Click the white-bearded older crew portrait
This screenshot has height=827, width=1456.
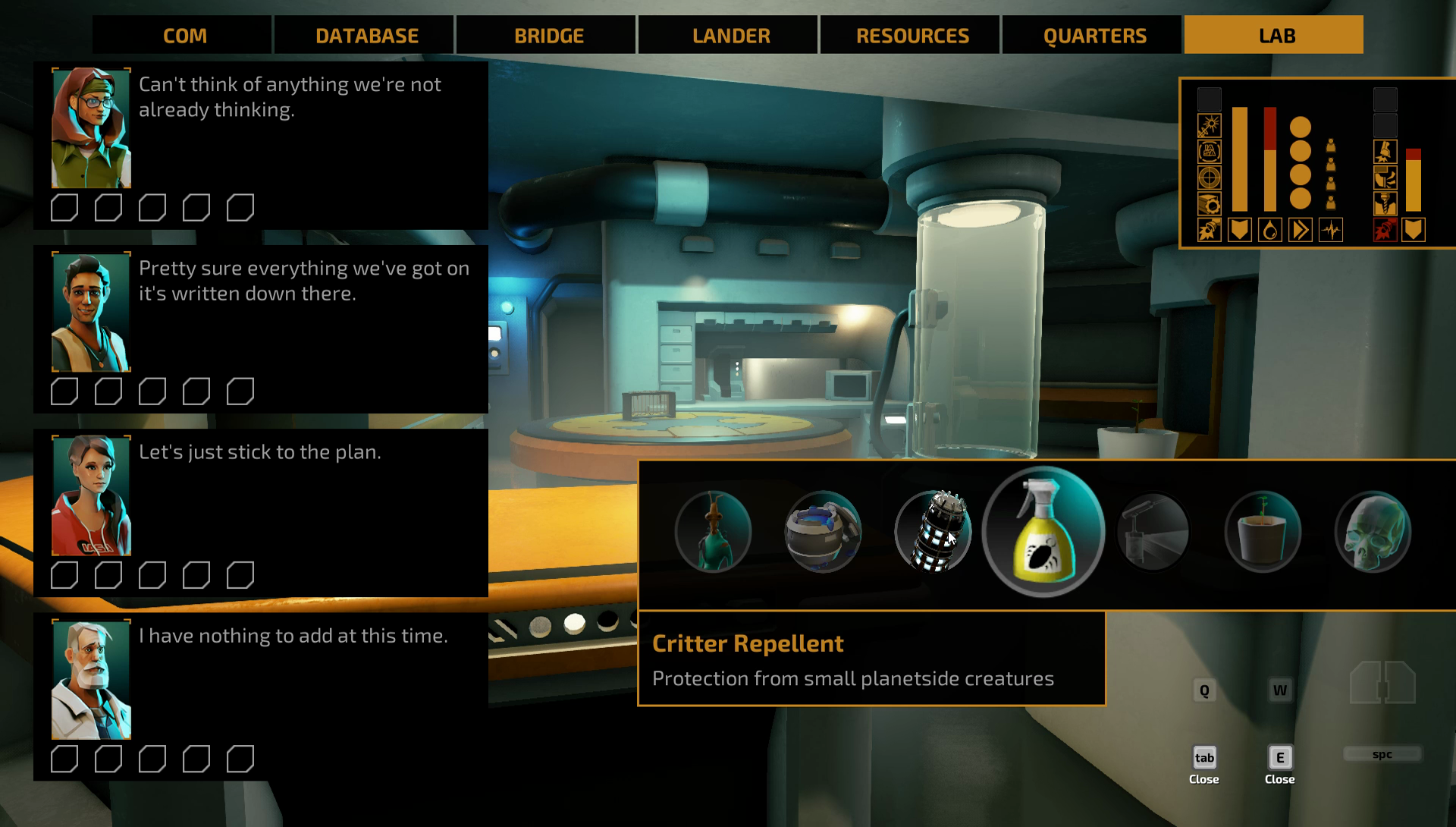[91, 680]
